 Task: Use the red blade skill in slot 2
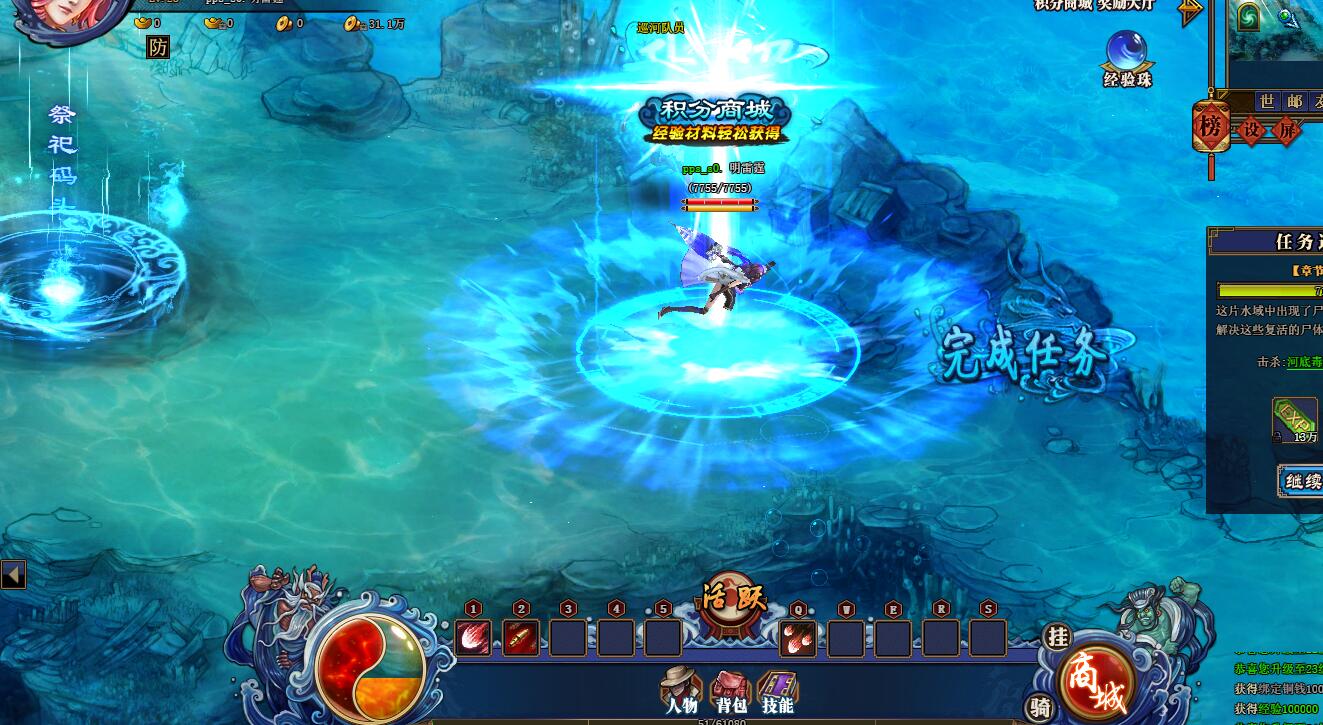[521, 637]
